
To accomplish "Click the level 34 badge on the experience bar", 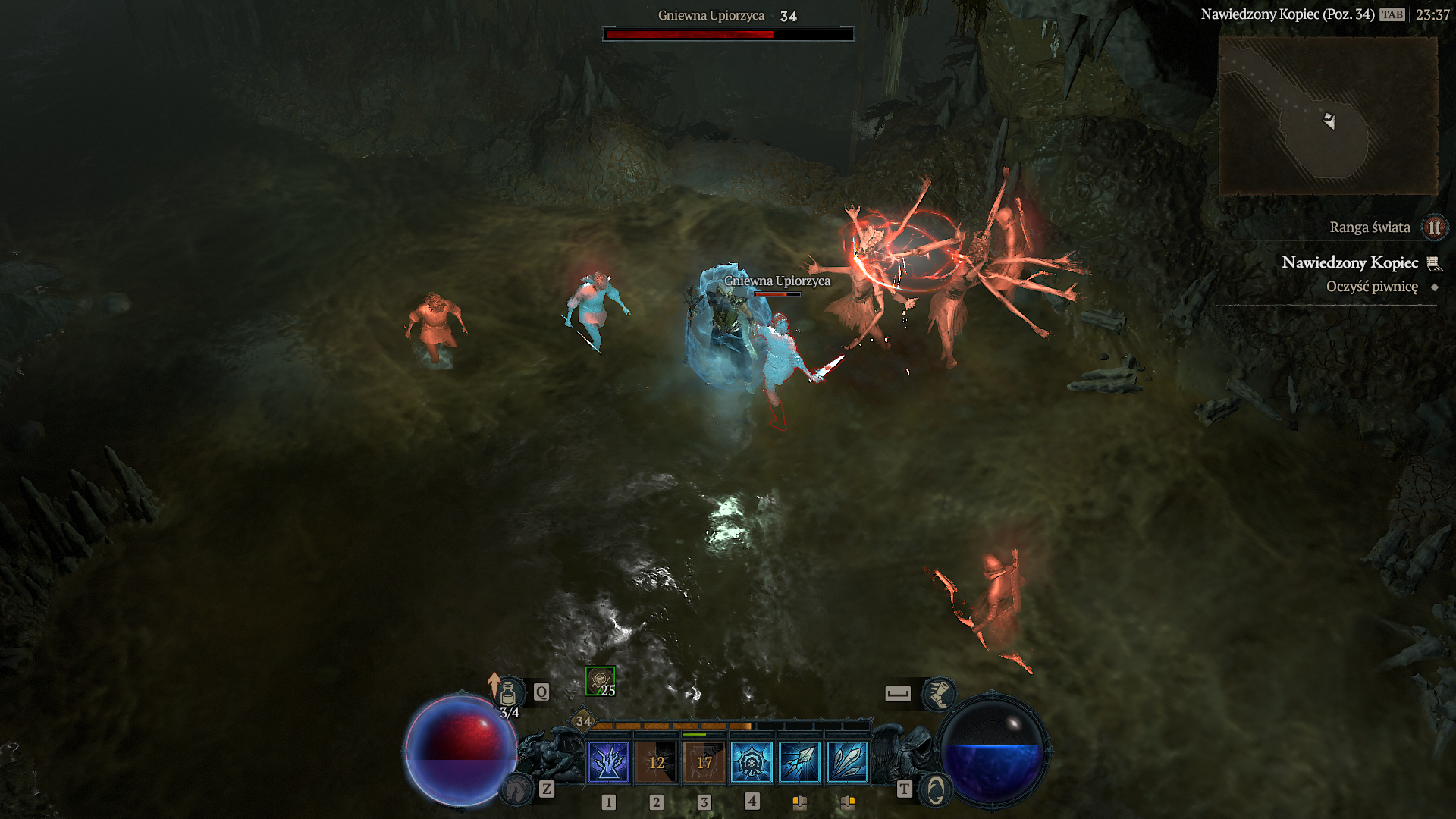I will coord(582,721).
